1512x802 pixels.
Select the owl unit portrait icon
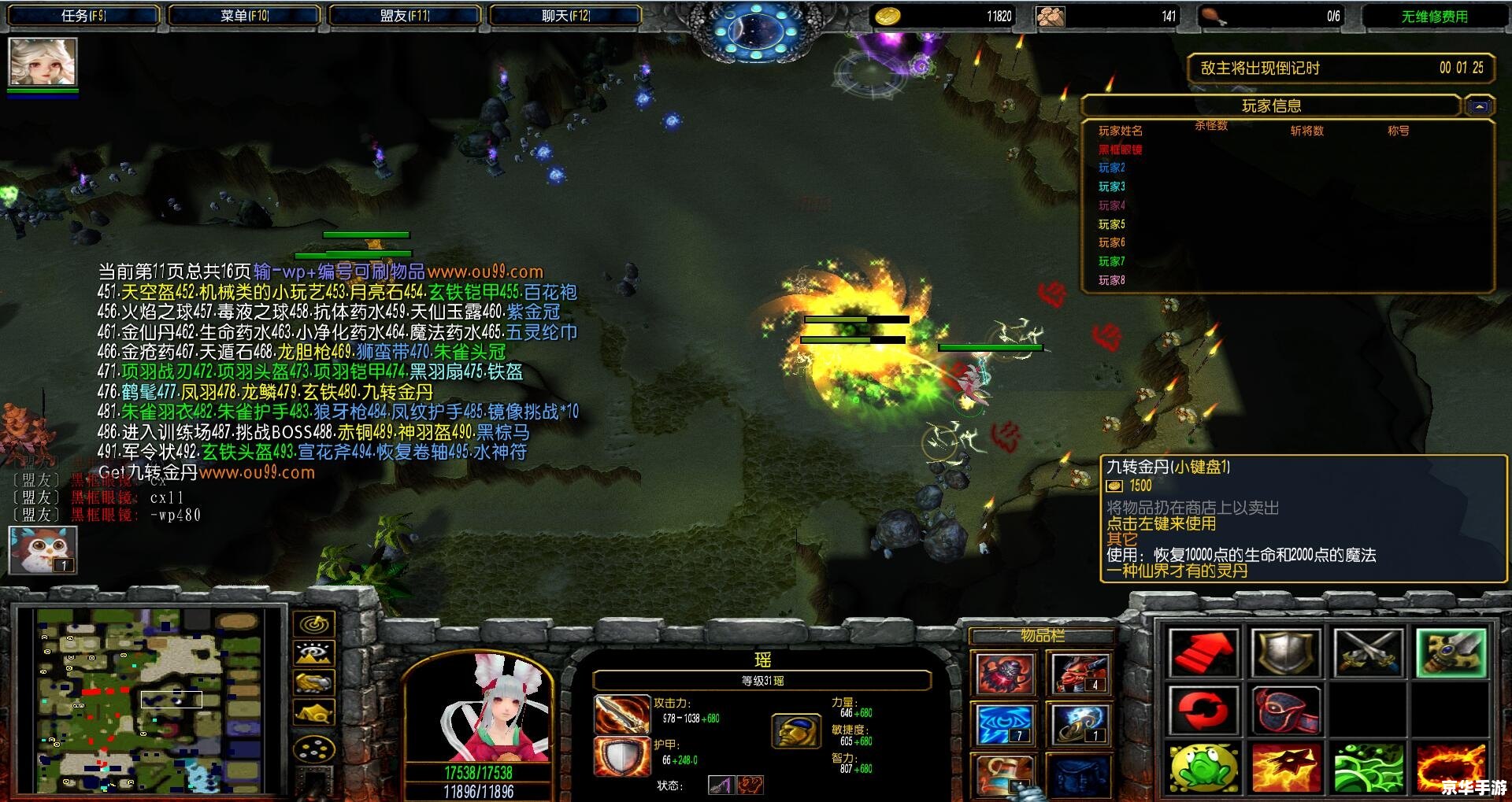click(43, 549)
